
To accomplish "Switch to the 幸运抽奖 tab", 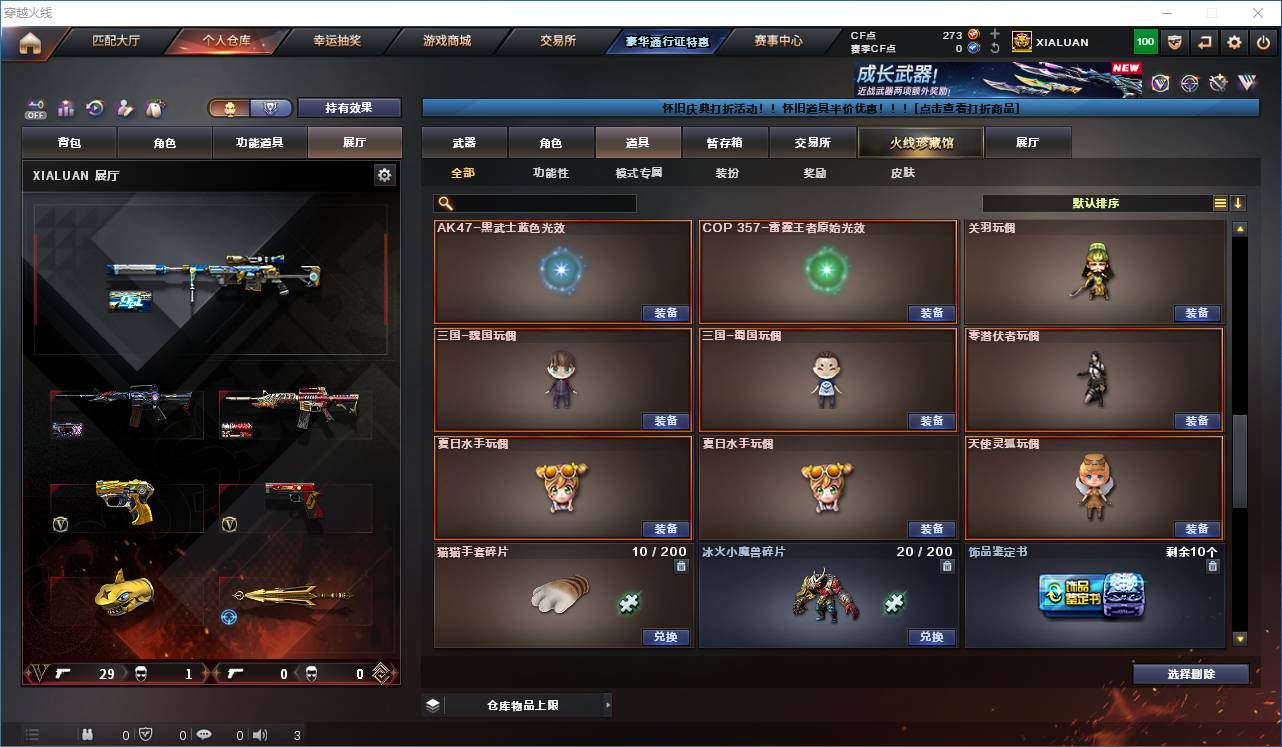I will (335, 41).
